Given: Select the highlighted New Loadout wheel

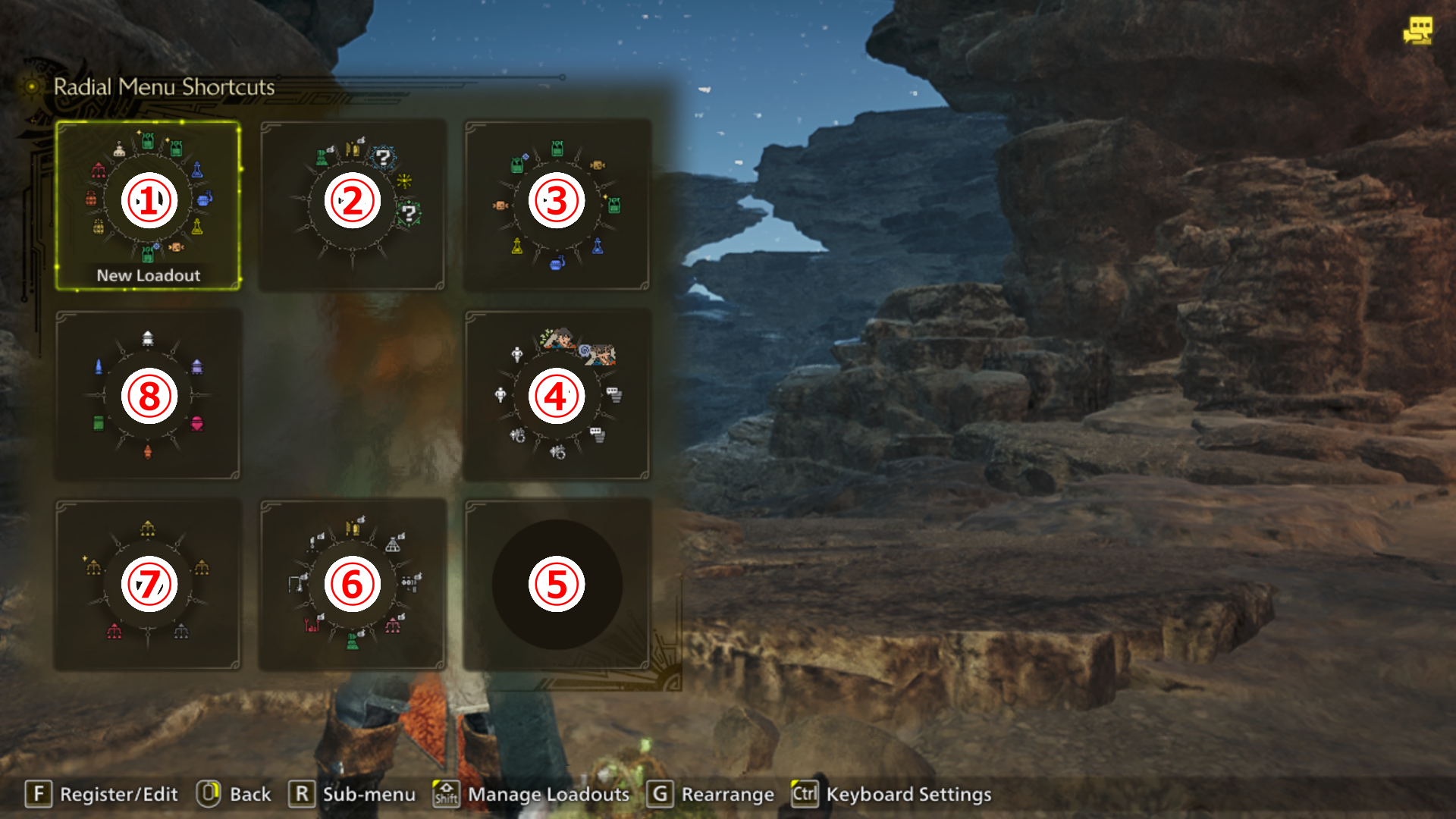Looking at the screenshot, I should 148,199.
